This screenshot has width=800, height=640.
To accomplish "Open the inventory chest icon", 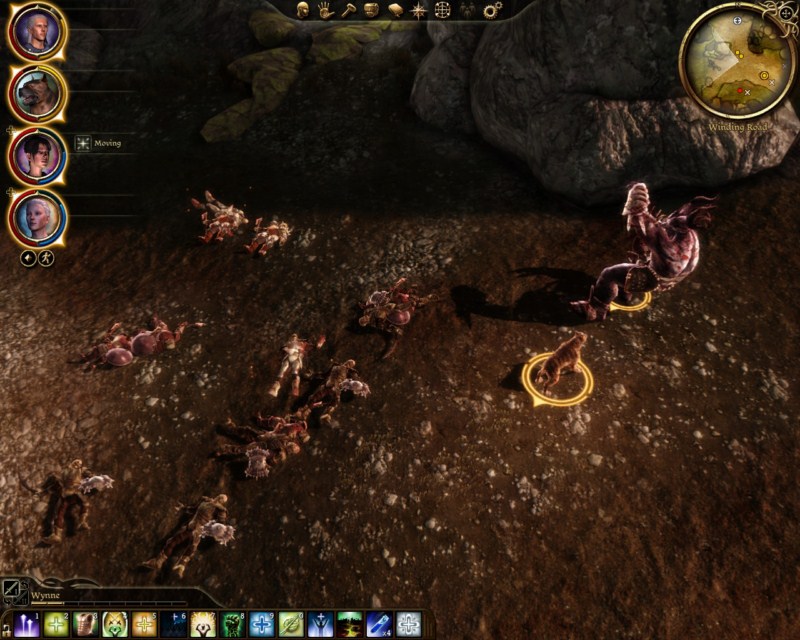I will pyautogui.click(x=371, y=10).
